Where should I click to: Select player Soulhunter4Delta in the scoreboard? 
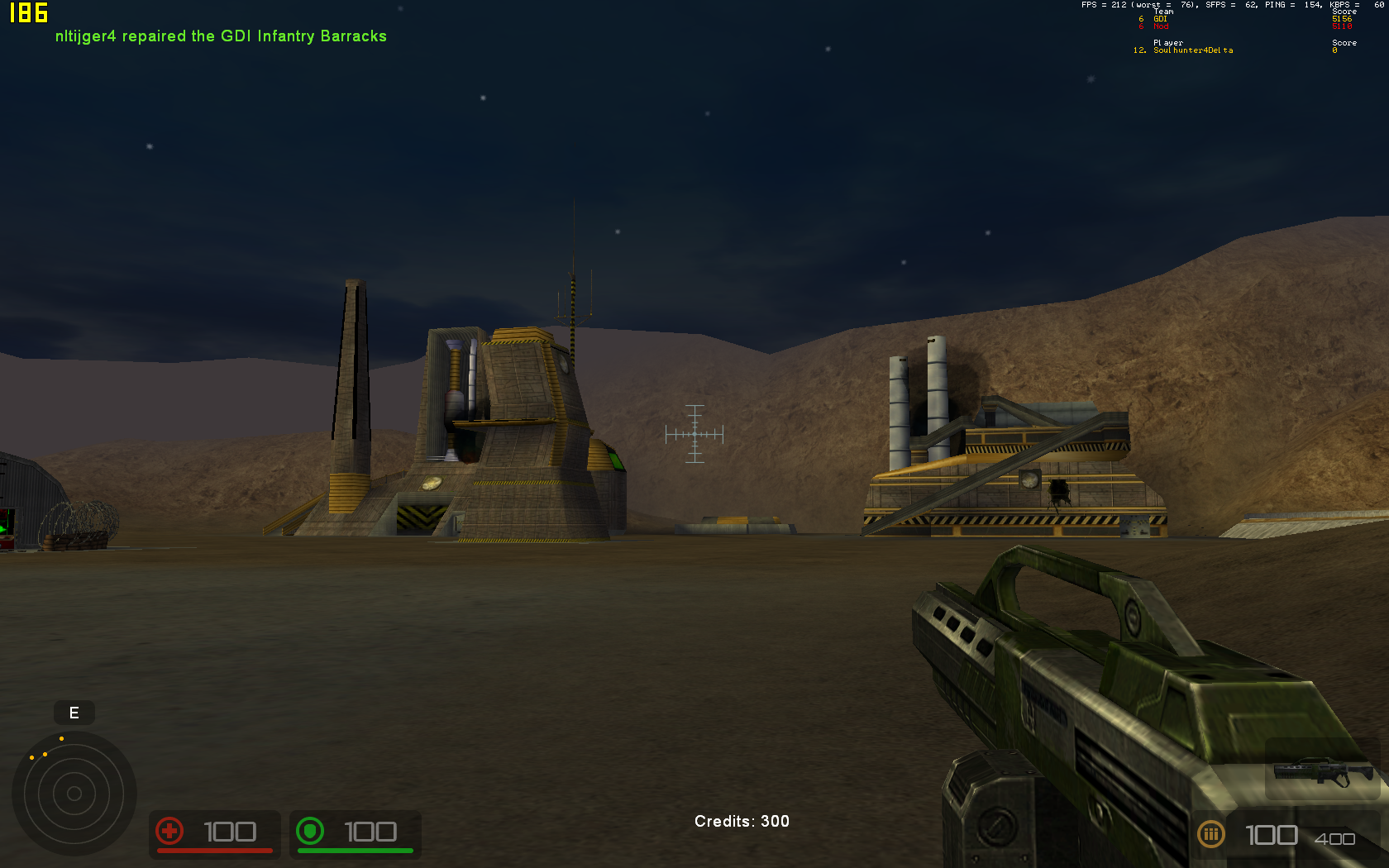coord(1192,50)
